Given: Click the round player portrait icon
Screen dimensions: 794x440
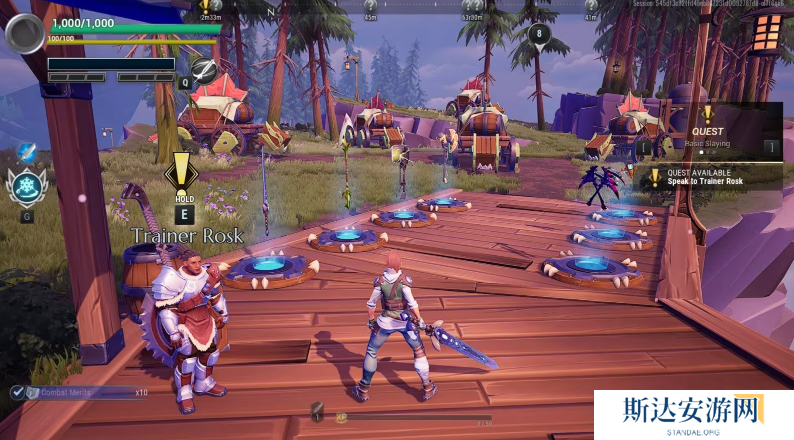Looking at the screenshot, I should tap(24, 33).
